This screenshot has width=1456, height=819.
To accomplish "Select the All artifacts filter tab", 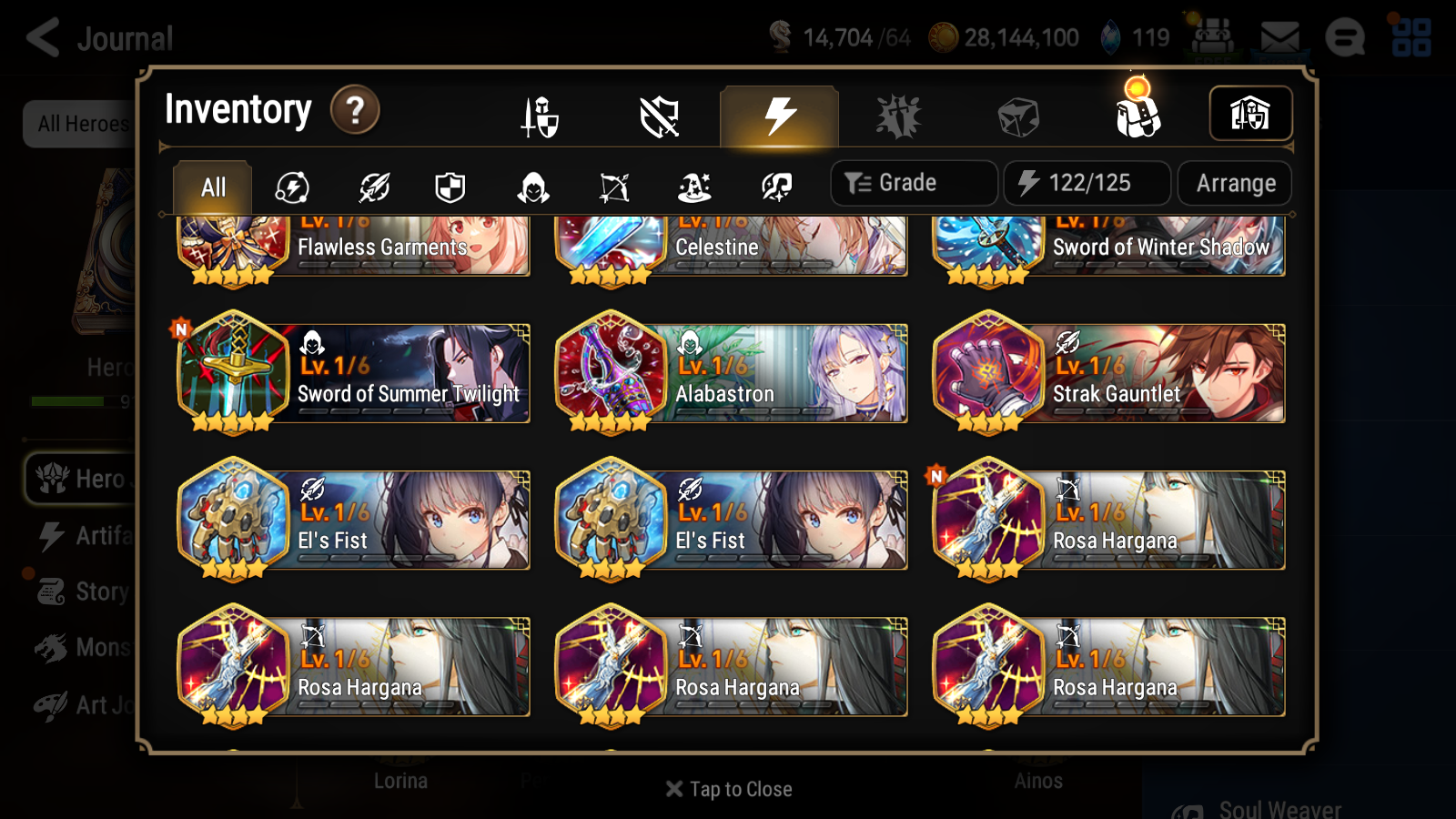I will [x=211, y=187].
